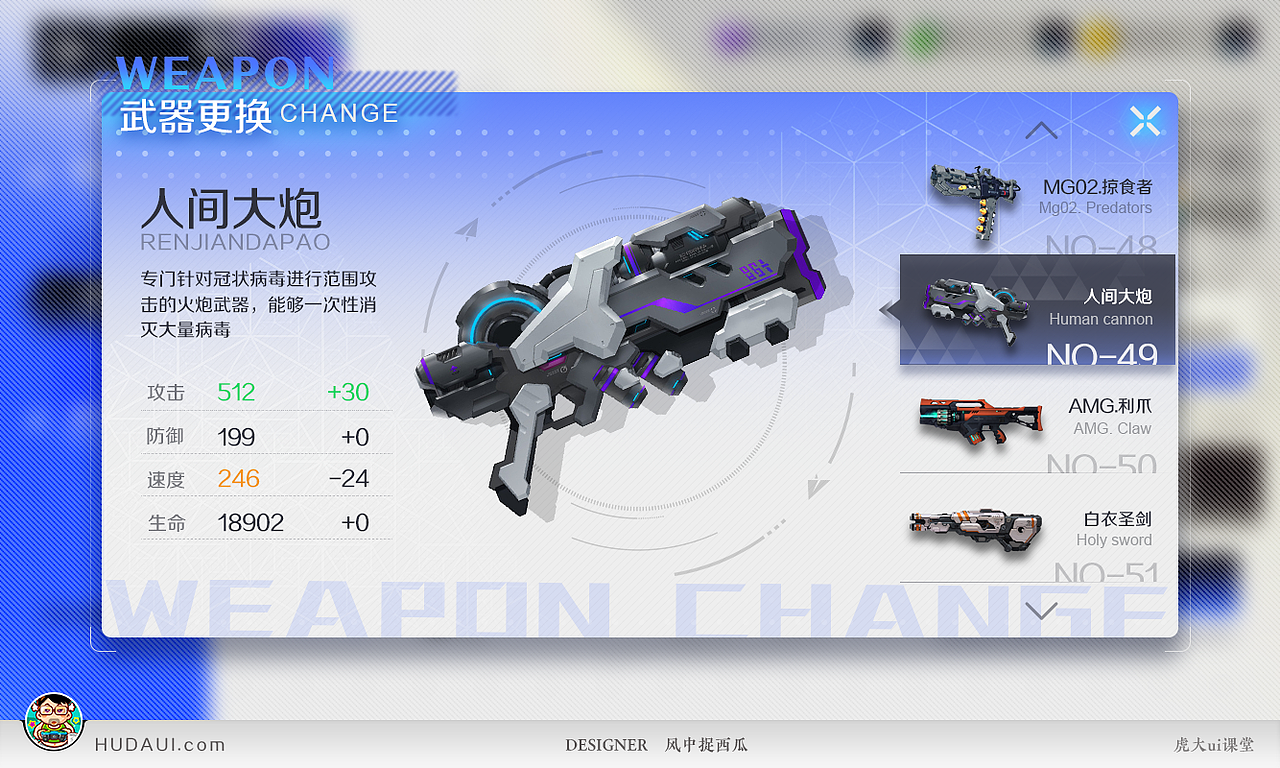
Task: Choose the 白衣圣剑 Holy sword weapon icon
Action: [975, 530]
